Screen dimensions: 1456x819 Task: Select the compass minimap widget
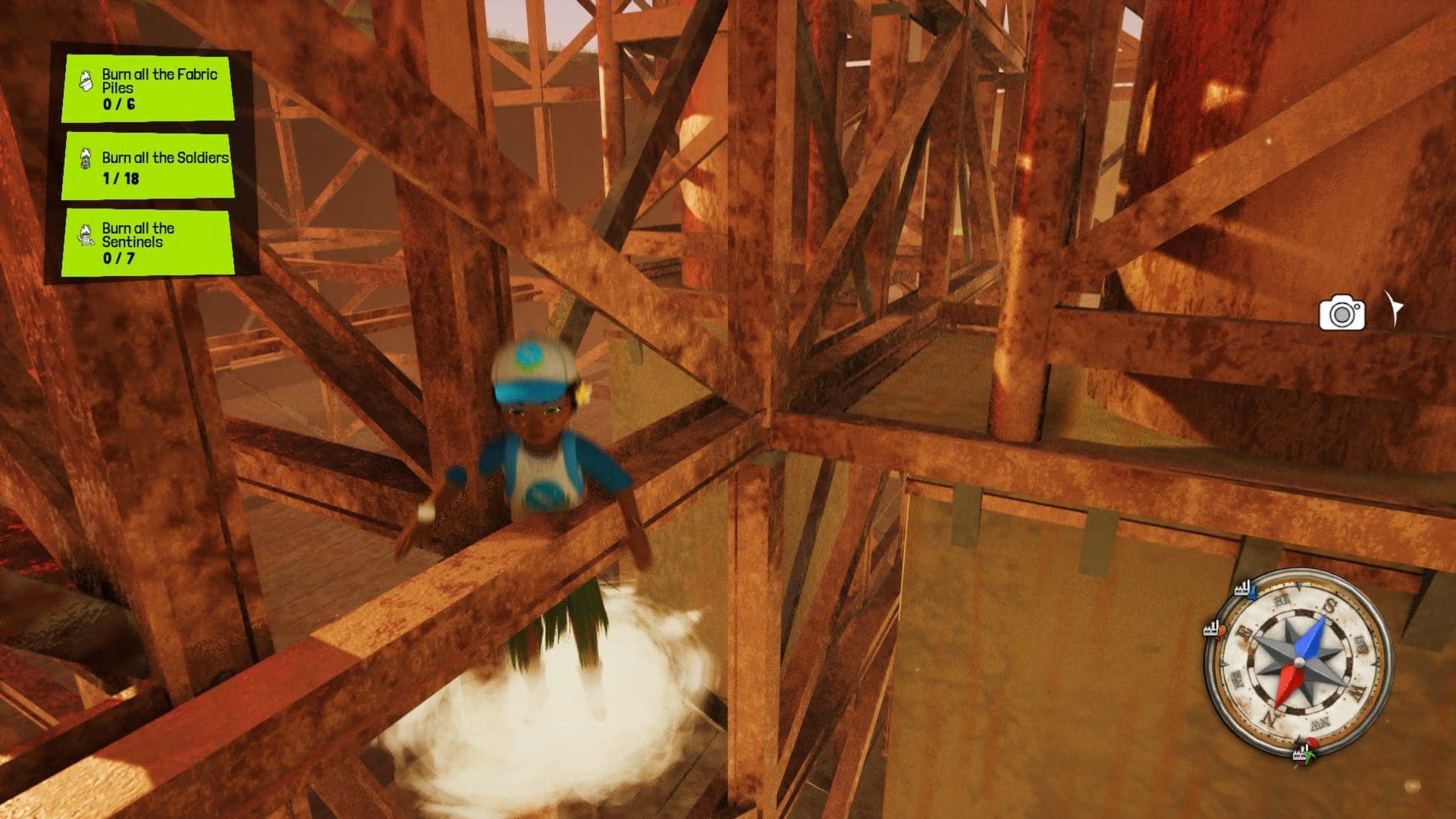tap(1301, 661)
